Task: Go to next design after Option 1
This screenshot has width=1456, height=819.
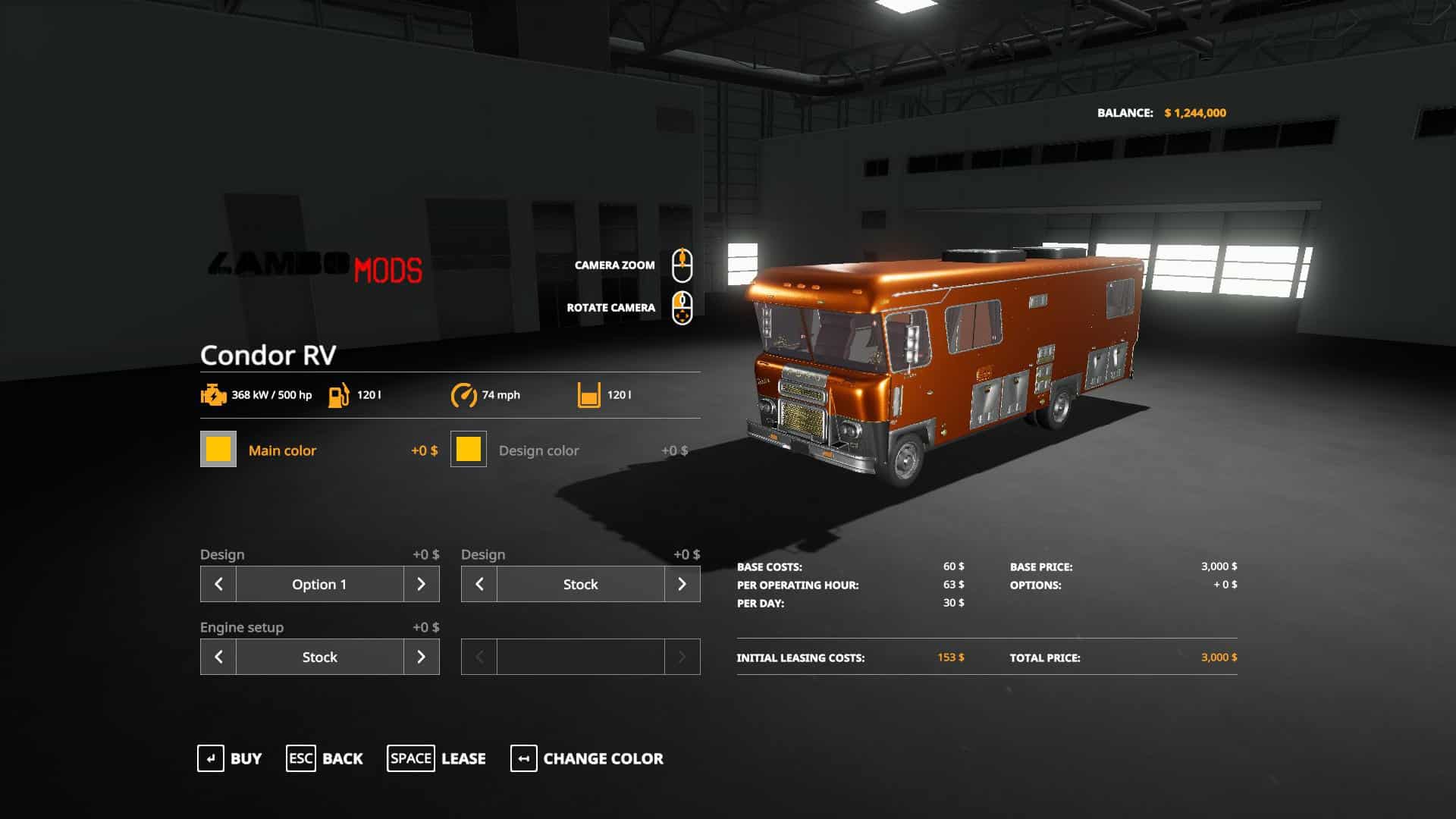Action: click(422, 584)
